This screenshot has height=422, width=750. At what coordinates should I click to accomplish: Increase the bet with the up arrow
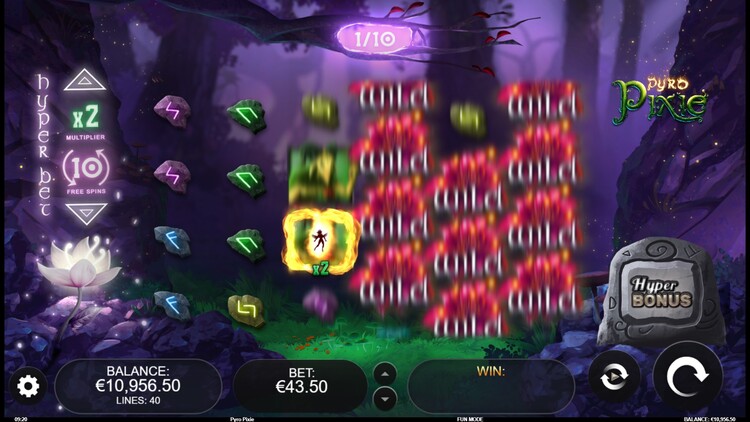(x=385, y=374)
